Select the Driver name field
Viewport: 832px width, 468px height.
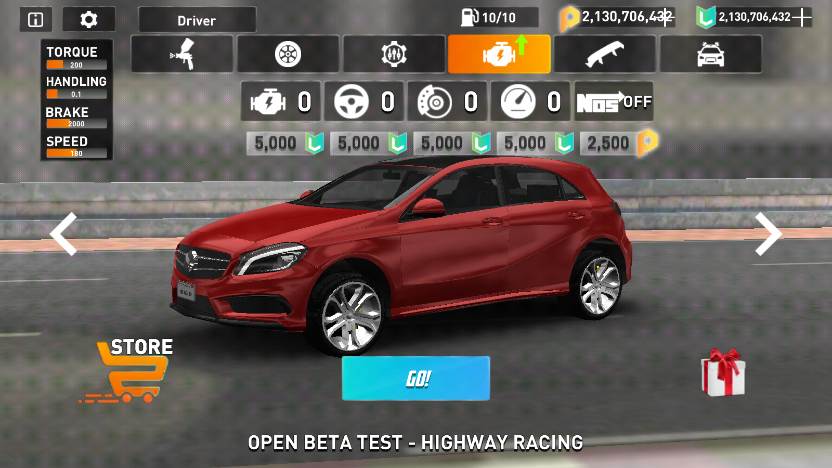(x=197, y=20)
